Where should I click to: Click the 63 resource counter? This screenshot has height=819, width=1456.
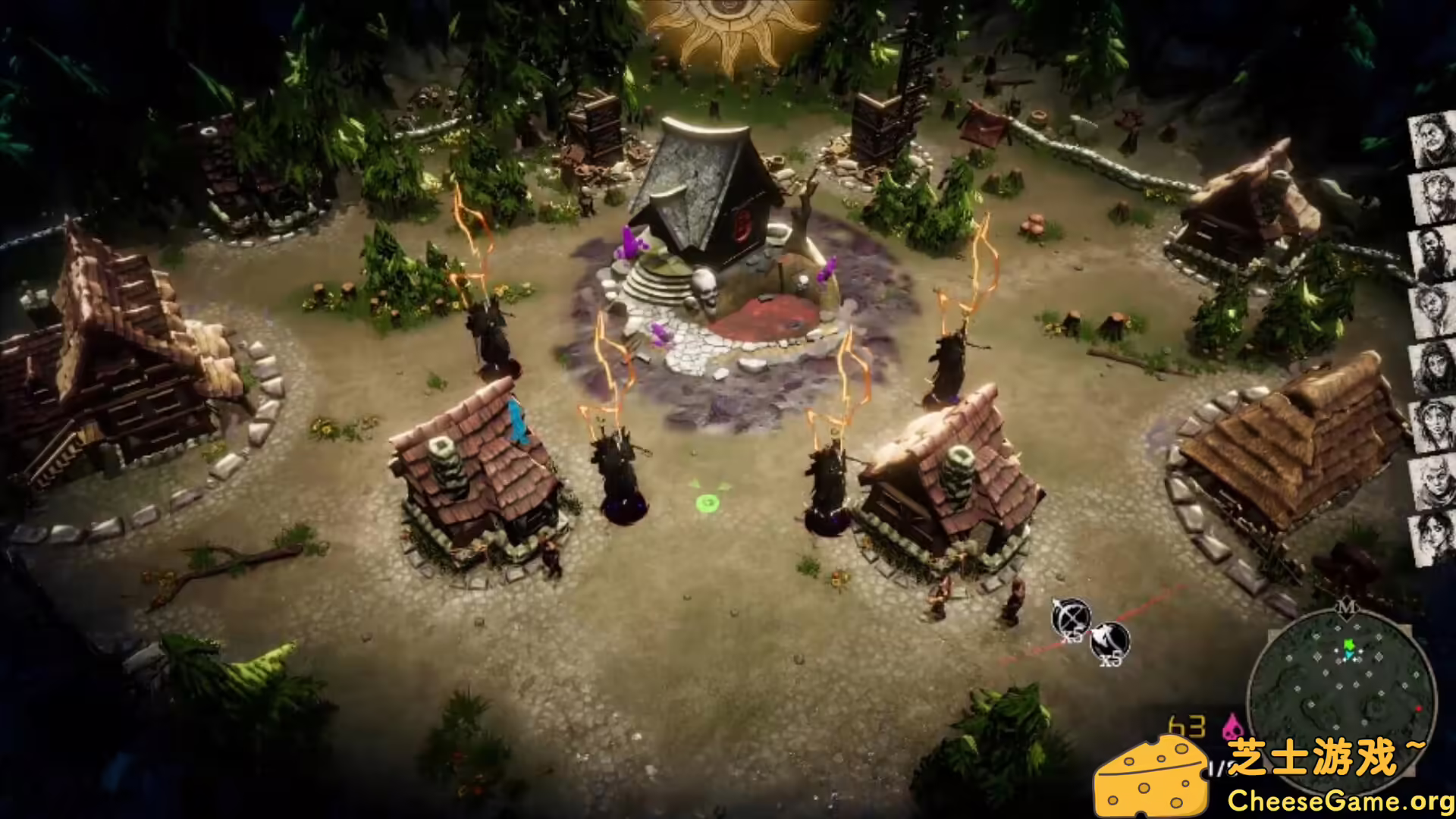(x=1185, y=726)
